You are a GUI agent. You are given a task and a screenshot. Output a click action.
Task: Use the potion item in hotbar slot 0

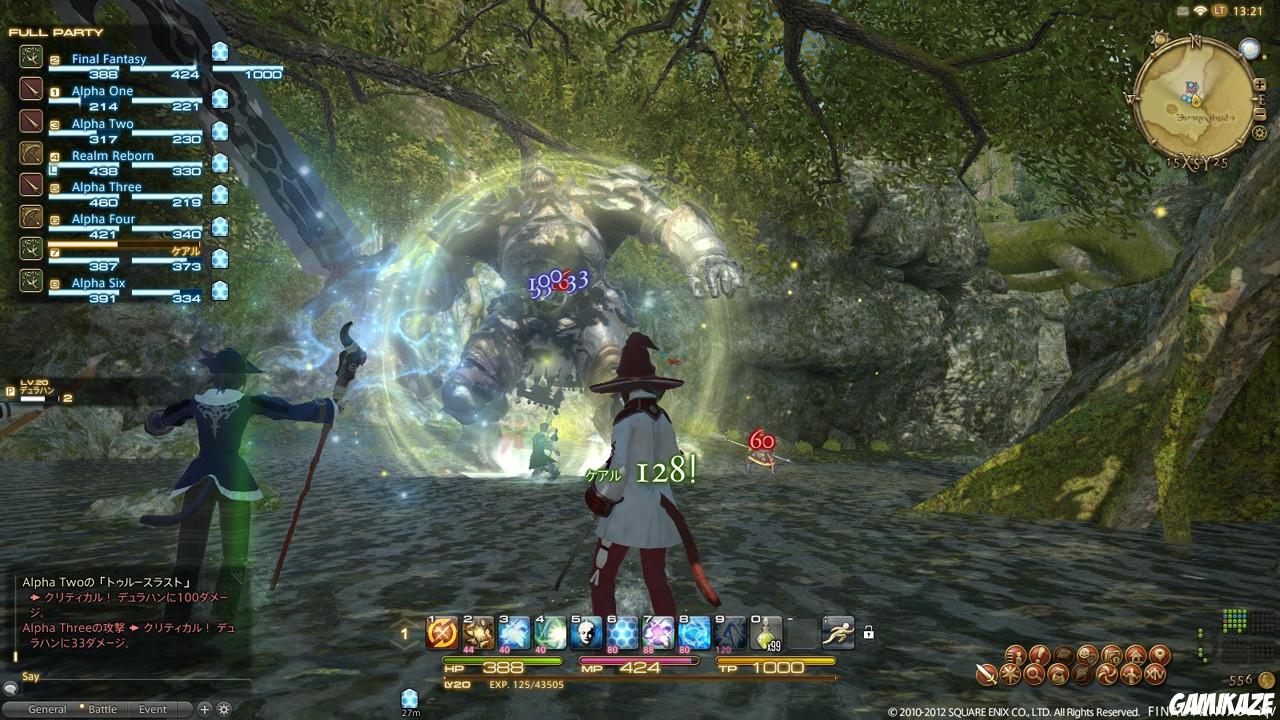click(x=766, y=633)
